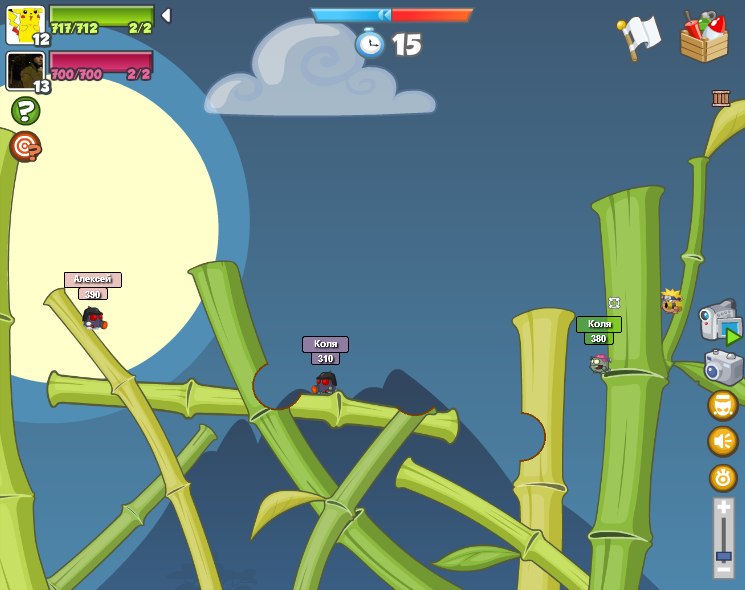
Task: Click the red target hint icon
Action: click(25, 146)
